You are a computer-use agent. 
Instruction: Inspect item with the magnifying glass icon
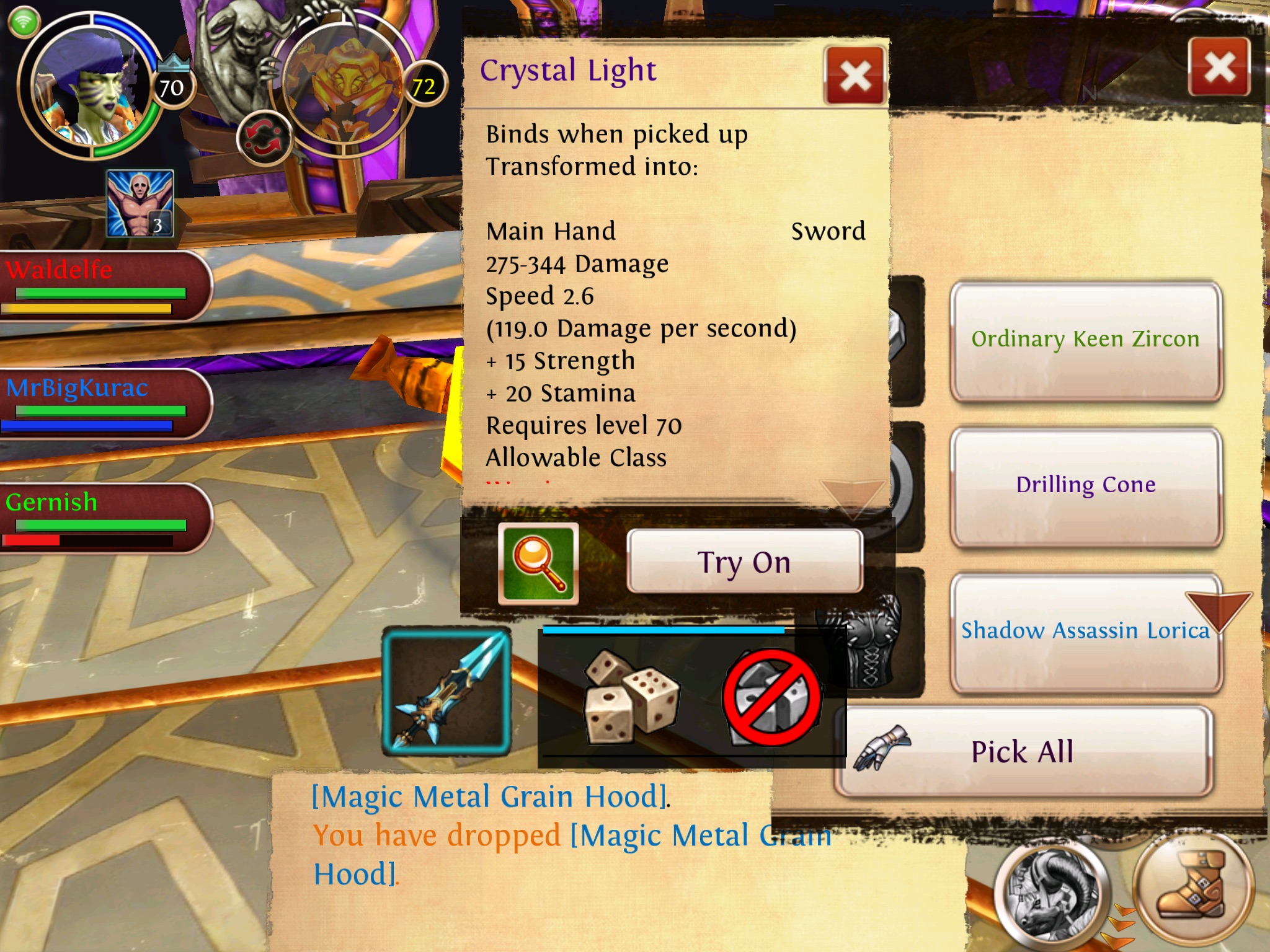pyautogui.click(x=538, y=563)
